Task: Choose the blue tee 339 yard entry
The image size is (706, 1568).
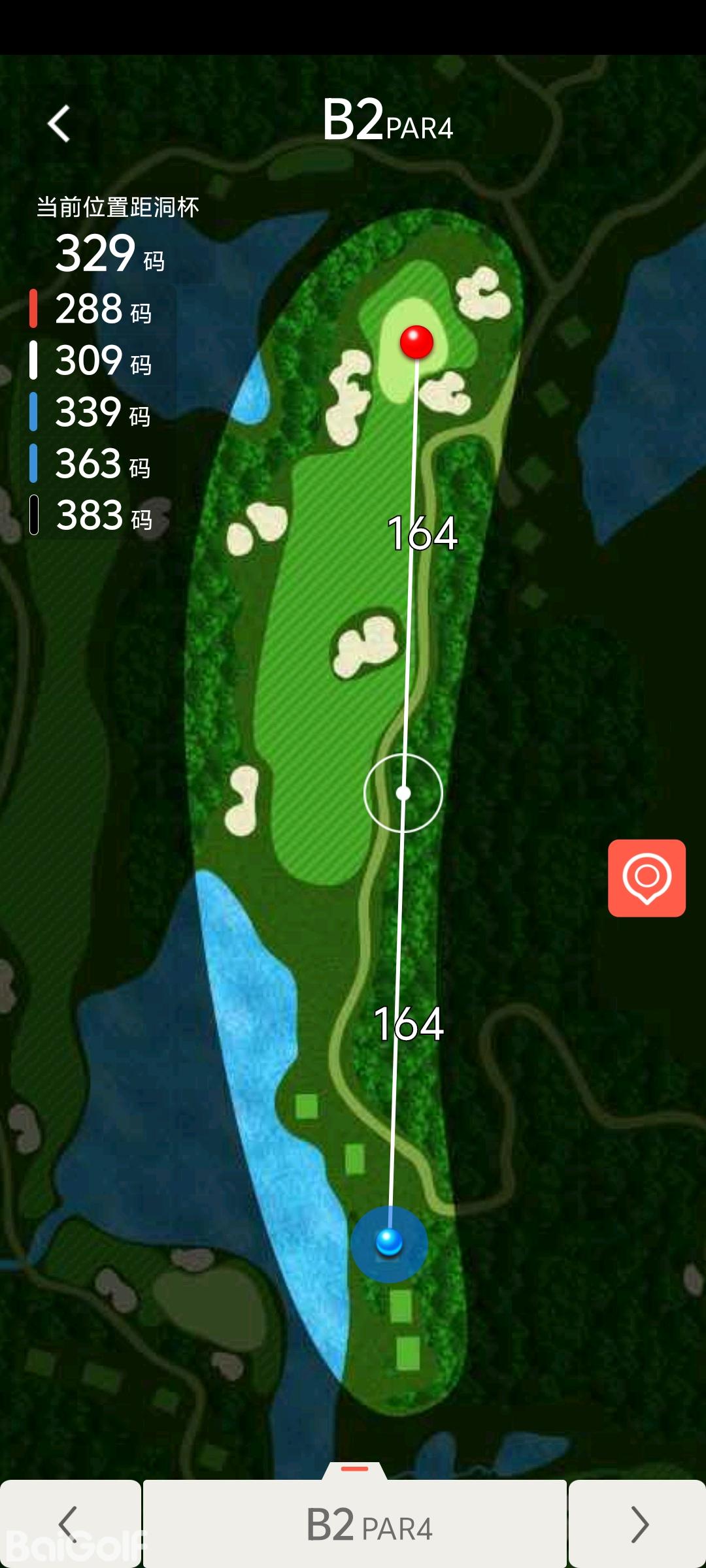Action: (x=92, y=412)
